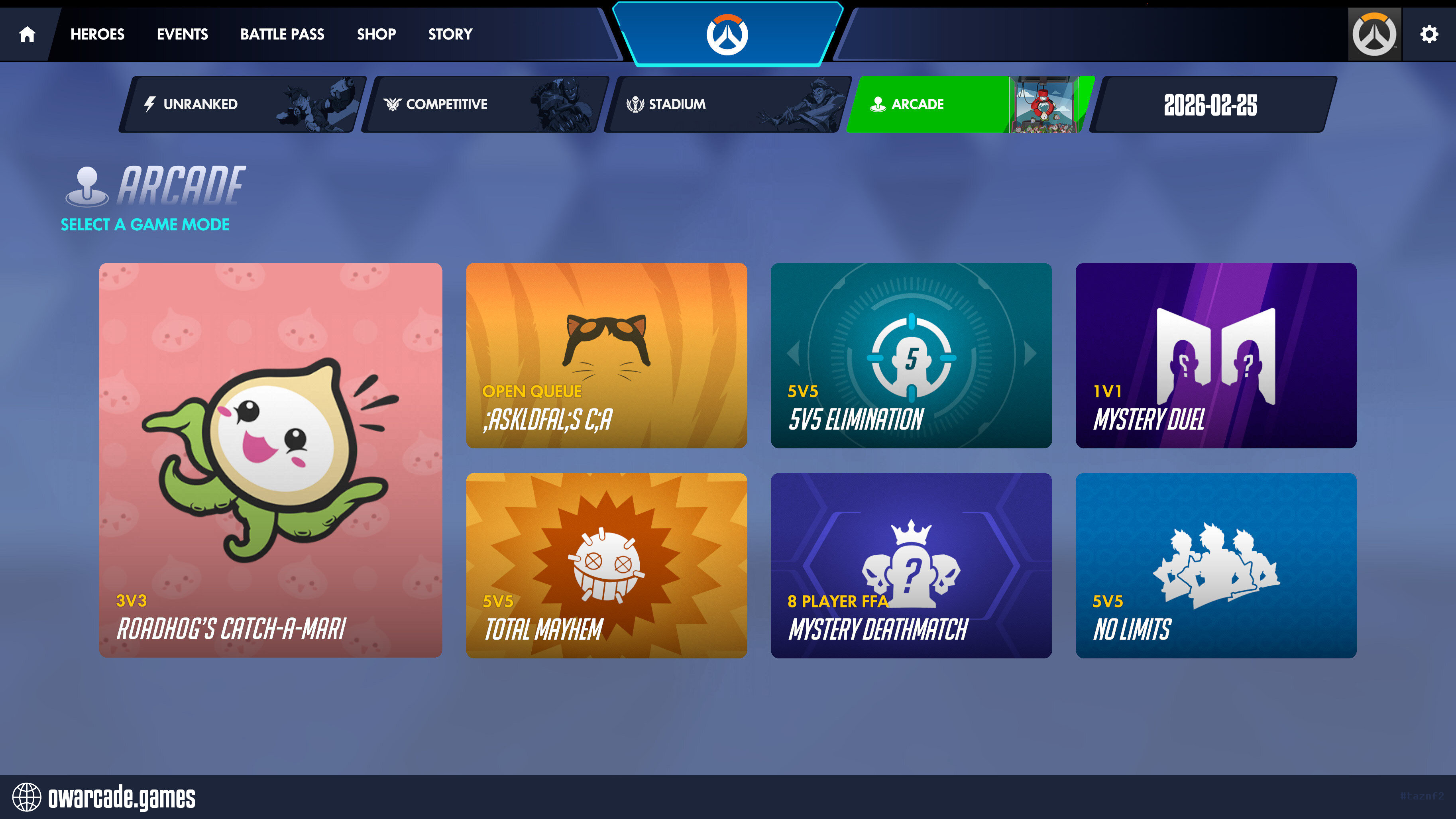Select the Open Queue cat card
This screenshot has height=819, width=1456.
[606, 355]
